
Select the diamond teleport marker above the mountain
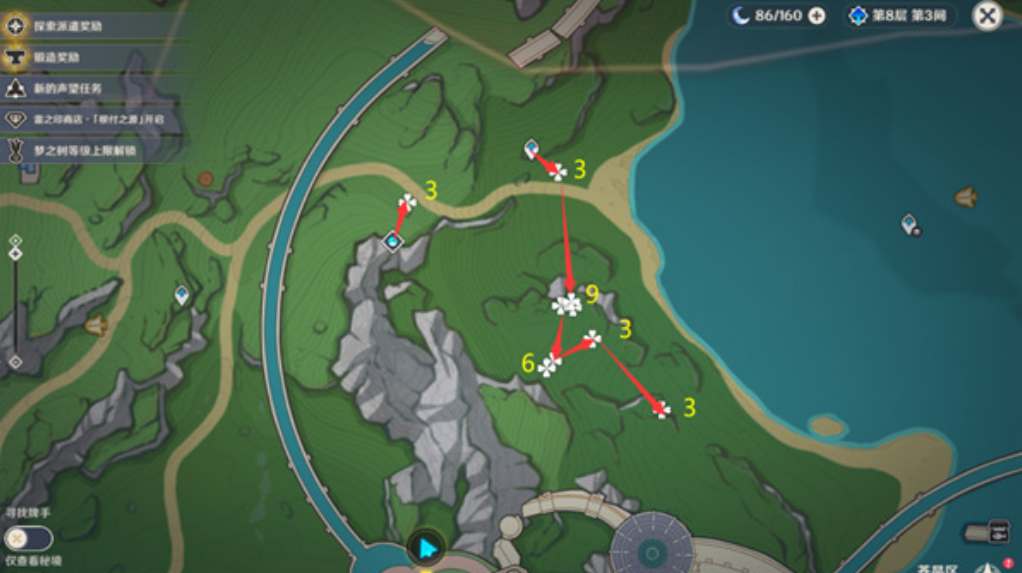point(393,240)
